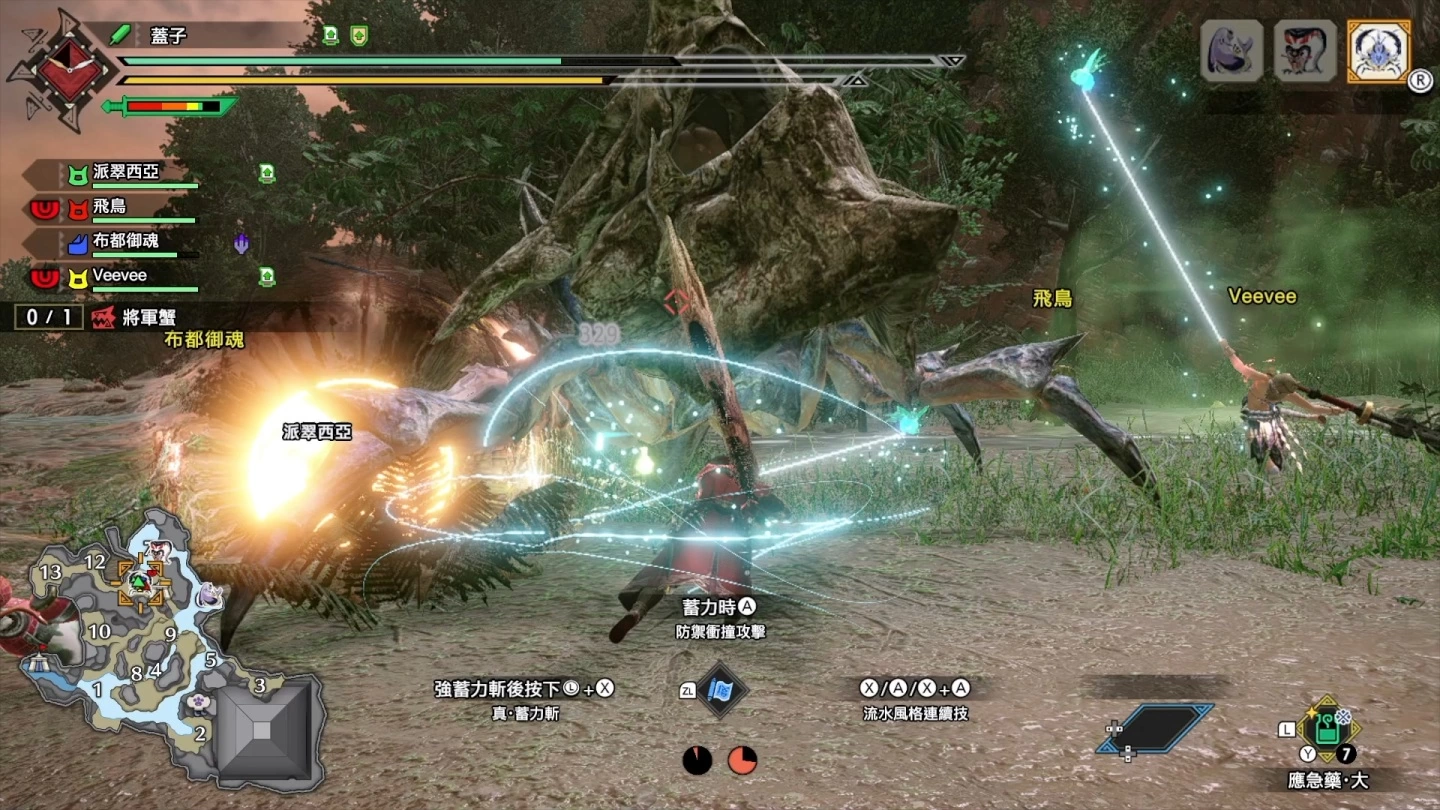Viewport: 1440px width, 810px height.
Task: Select the red-maned monster marker on minimap
Action: pyautogui.click(x=155, y=550)
